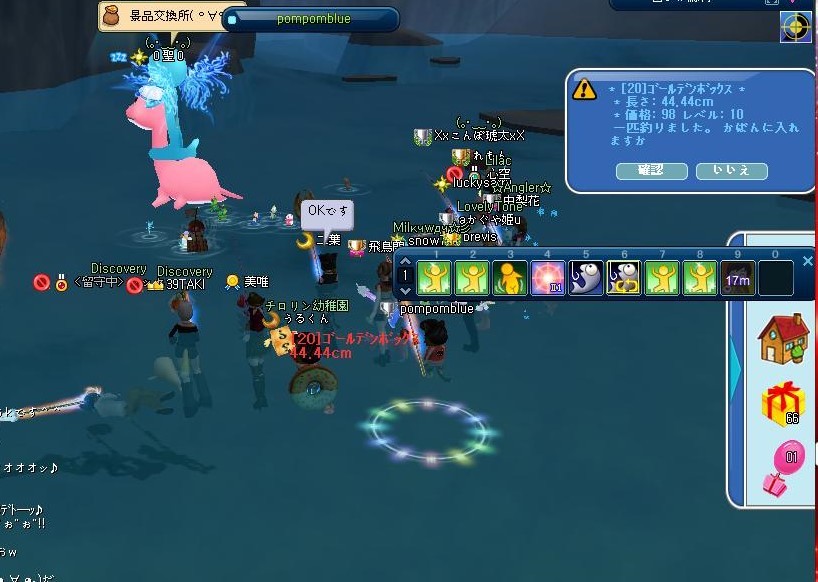Open the house icon in the side panel
818x582 pixels.
click(x=783, y=340)
